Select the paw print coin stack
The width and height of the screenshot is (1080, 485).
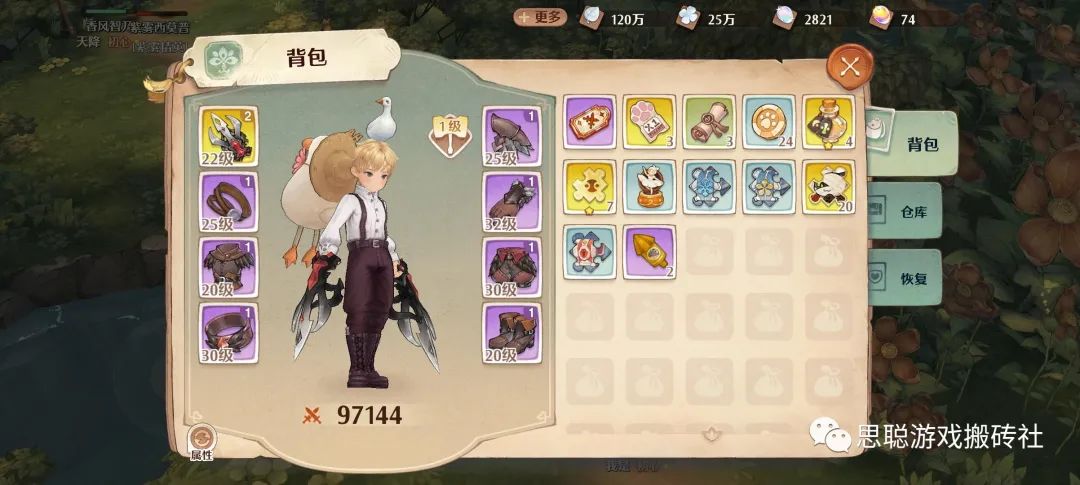click(769, 122)
